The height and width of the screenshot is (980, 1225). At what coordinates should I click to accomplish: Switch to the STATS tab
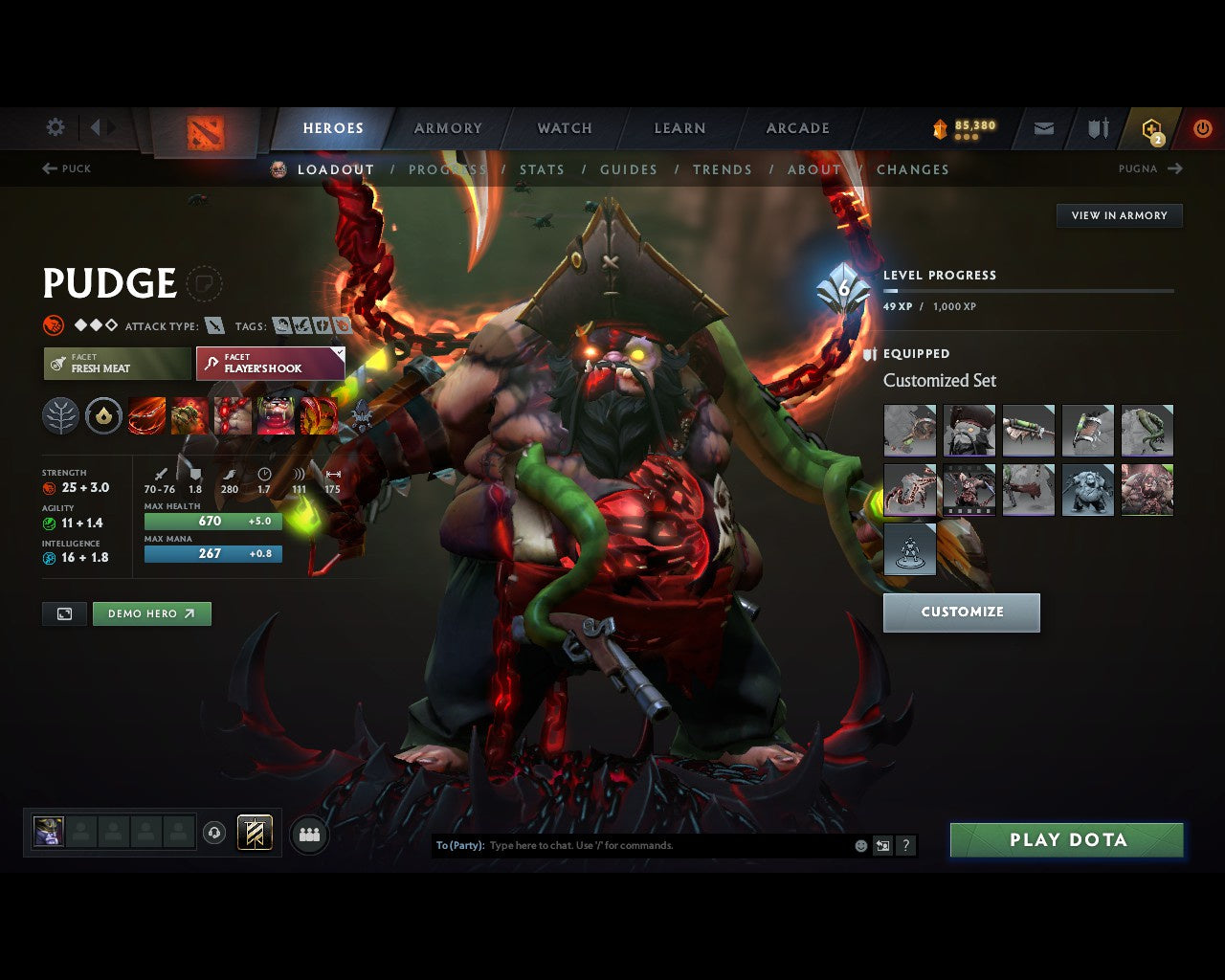(542, 169)
